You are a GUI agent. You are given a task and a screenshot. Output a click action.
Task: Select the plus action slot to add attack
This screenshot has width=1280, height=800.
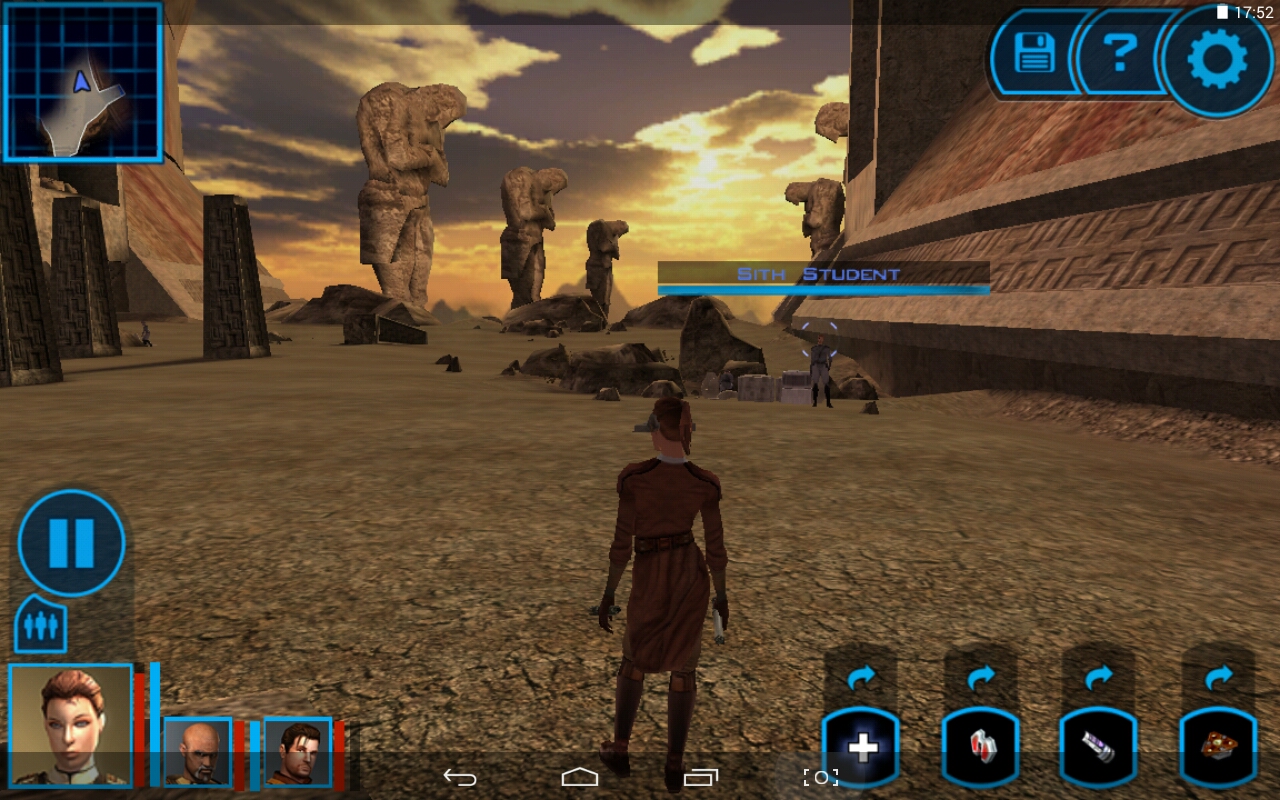pos(860,745)
